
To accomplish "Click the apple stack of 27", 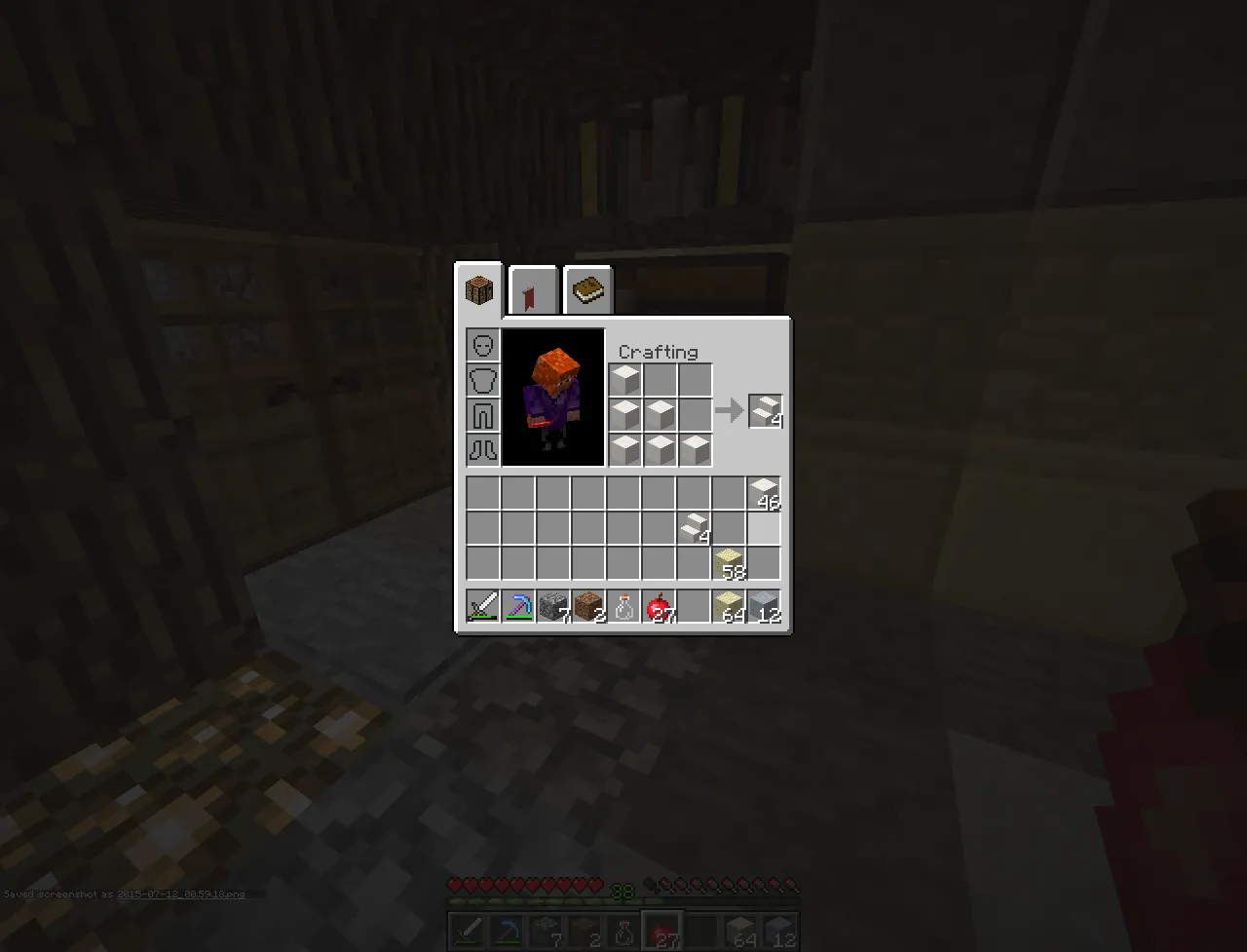I will click(x=660, y=606).
